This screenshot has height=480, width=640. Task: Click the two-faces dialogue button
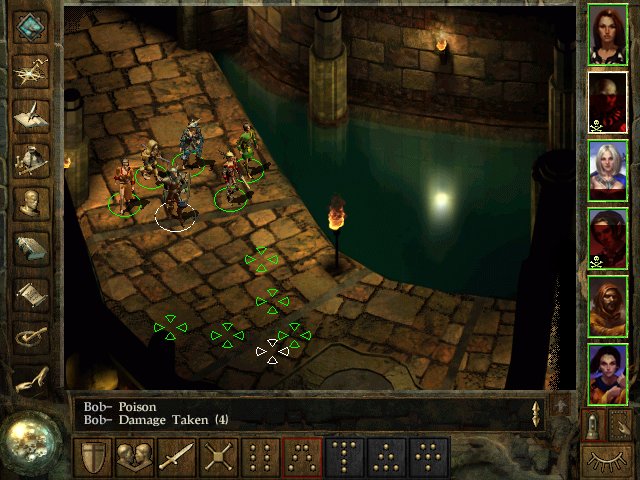coord(135,458)
